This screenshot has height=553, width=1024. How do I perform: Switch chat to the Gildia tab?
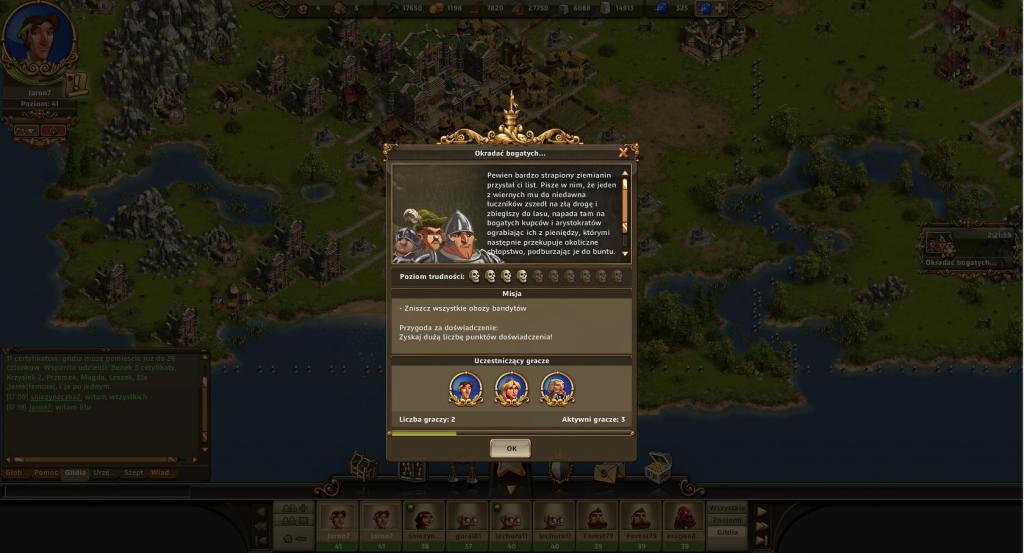pos(75,472)
